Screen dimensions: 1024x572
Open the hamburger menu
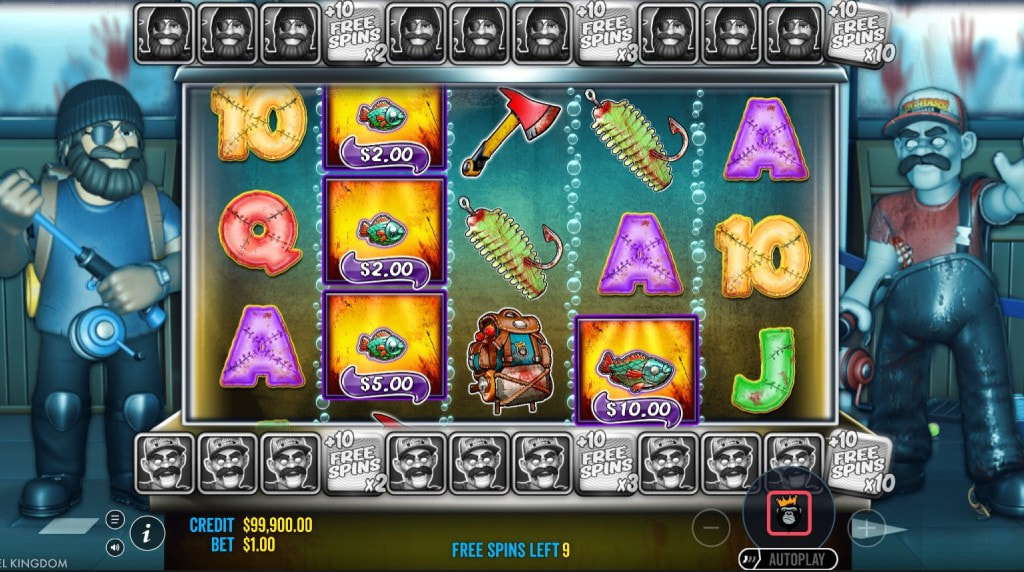coord(115,519)
